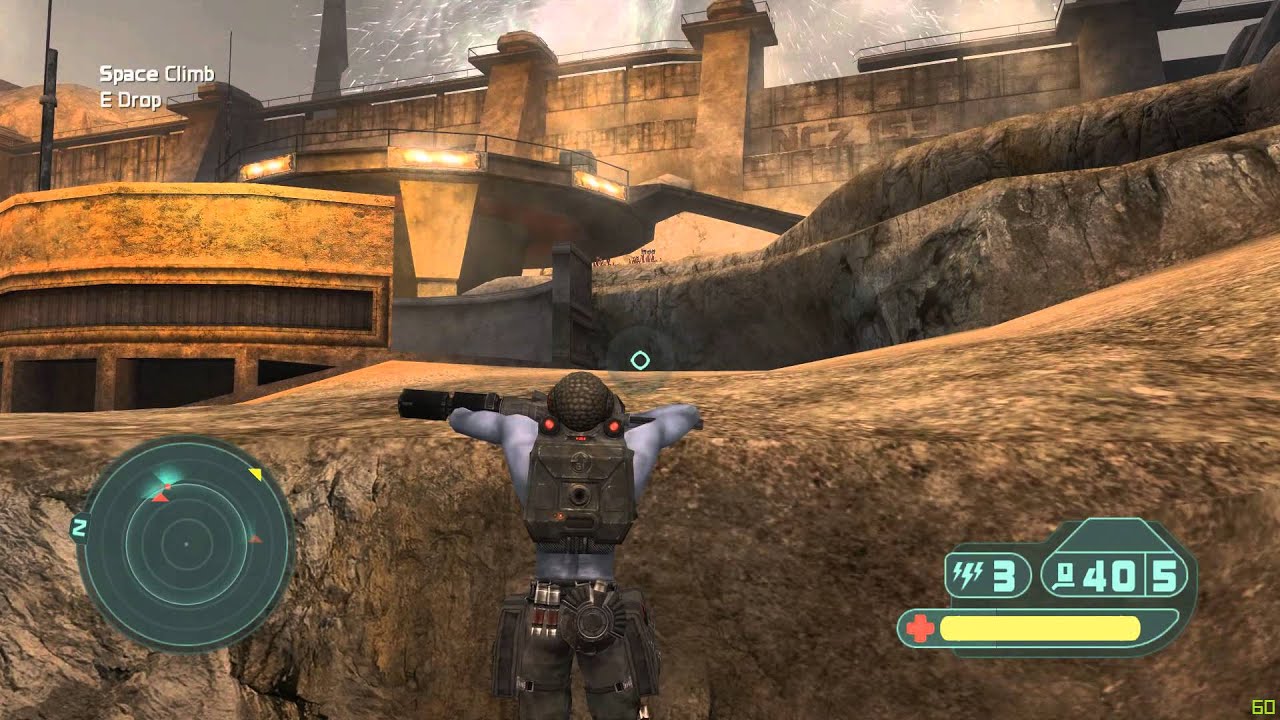
Task: Click the ammo magazine icon showing 40
Action: pos(1065,576)
